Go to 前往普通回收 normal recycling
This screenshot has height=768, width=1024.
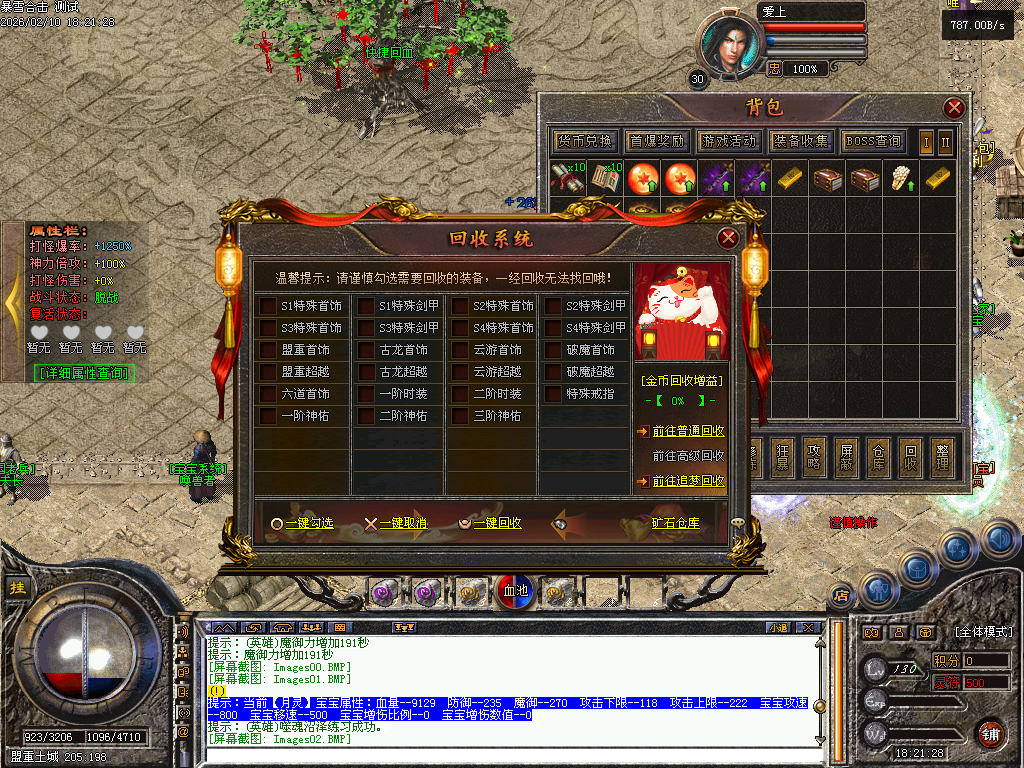(688, 431)
